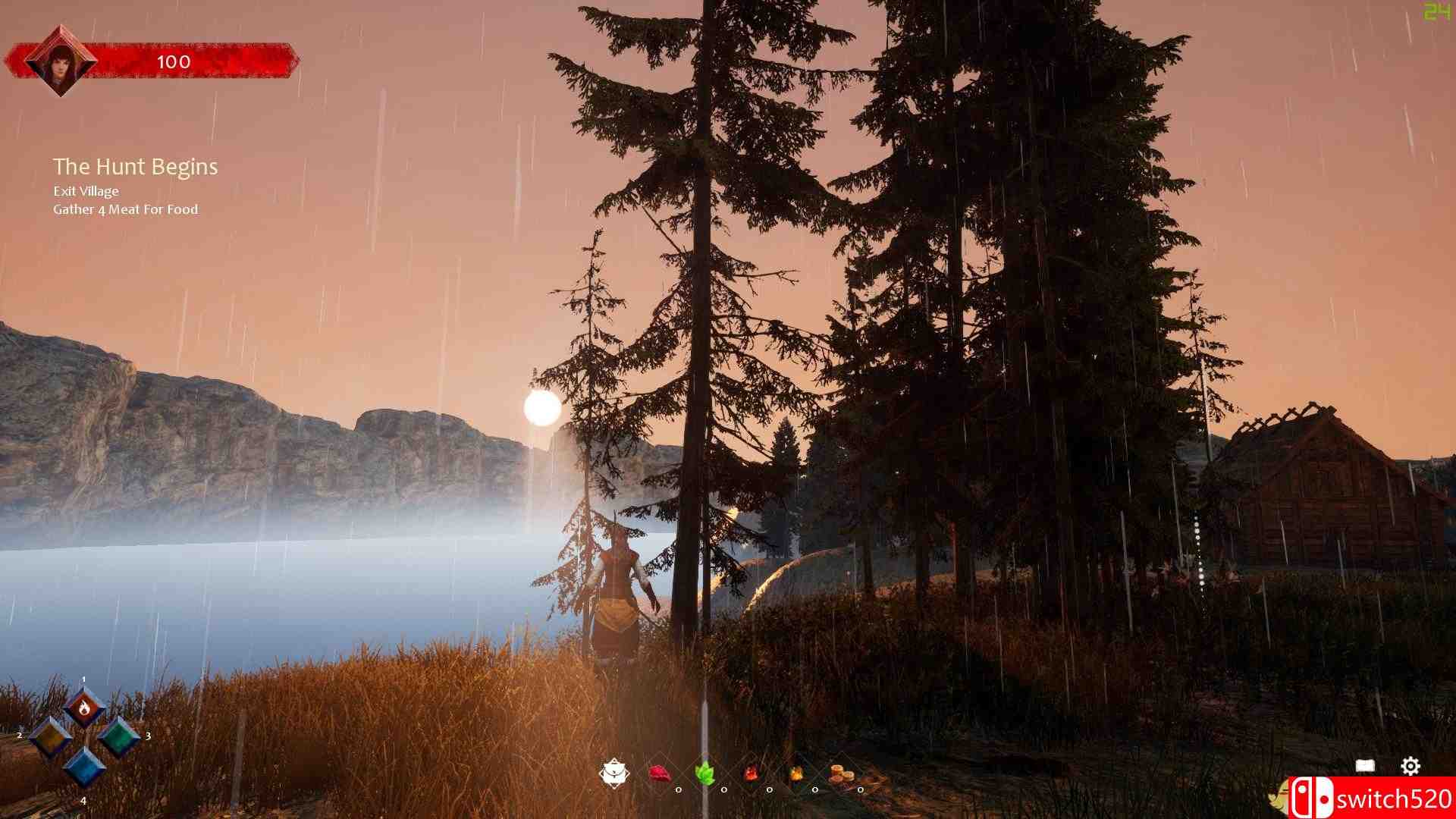The height and width of the screenshot is (819, 1456).
Task: Activate the yellow ability gem numbered 2
Action: click(x=50, y=737)
